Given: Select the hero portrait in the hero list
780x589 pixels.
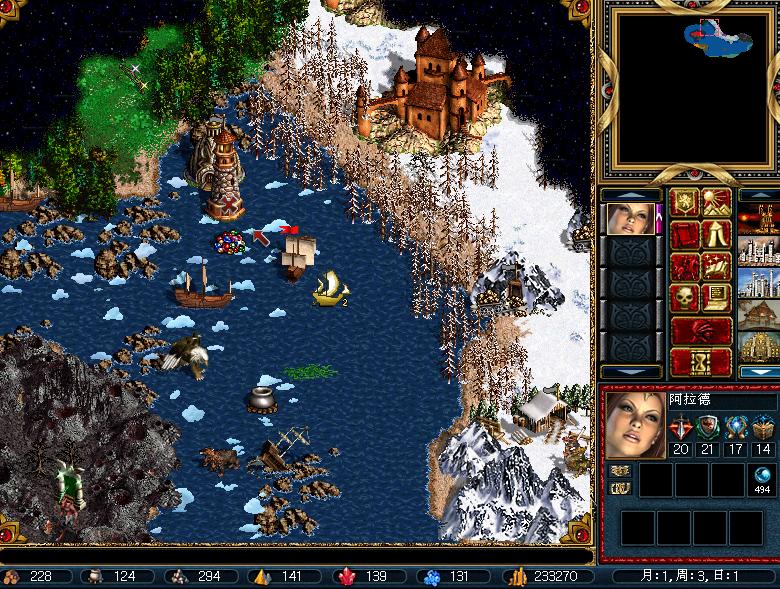Looking at the screenshot, I should [632, 218].
